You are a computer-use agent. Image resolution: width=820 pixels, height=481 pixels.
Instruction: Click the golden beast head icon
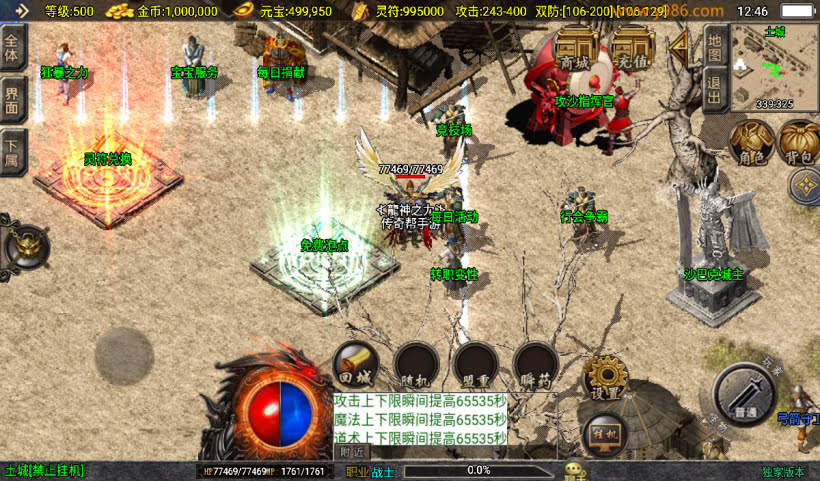pos(25,244)
